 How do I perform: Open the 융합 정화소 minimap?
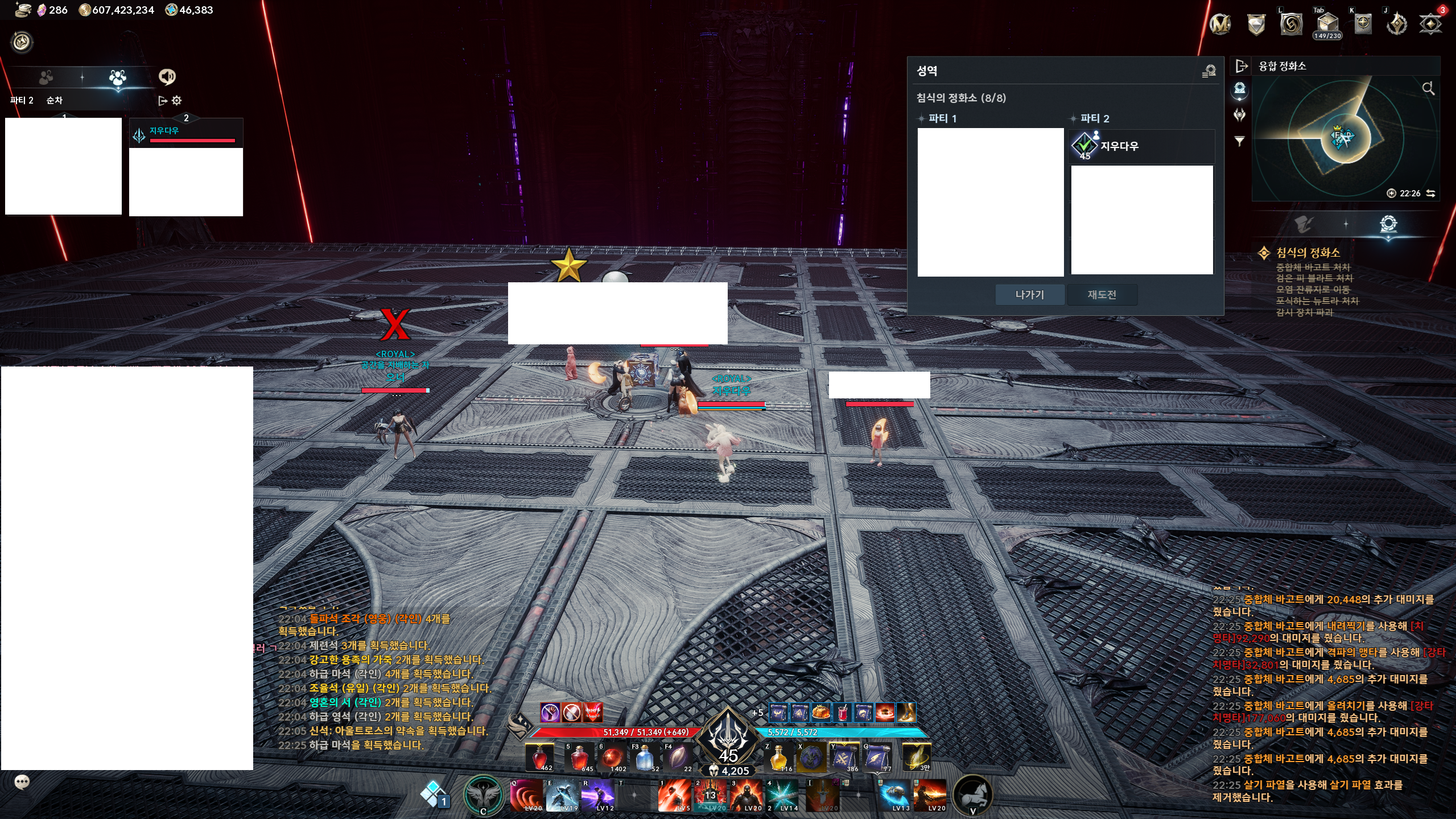click(1282, 66)
